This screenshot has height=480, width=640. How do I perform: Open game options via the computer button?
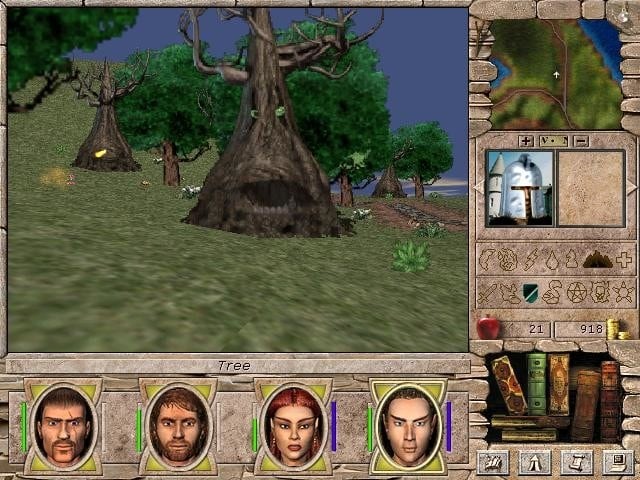[618, 462]
